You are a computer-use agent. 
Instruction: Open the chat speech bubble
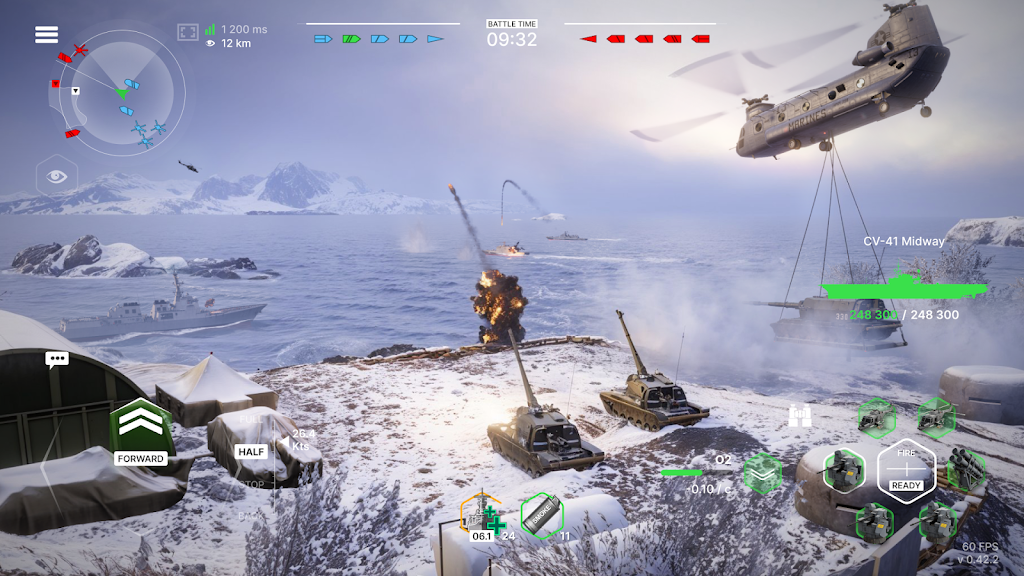[x=57, y=359]
